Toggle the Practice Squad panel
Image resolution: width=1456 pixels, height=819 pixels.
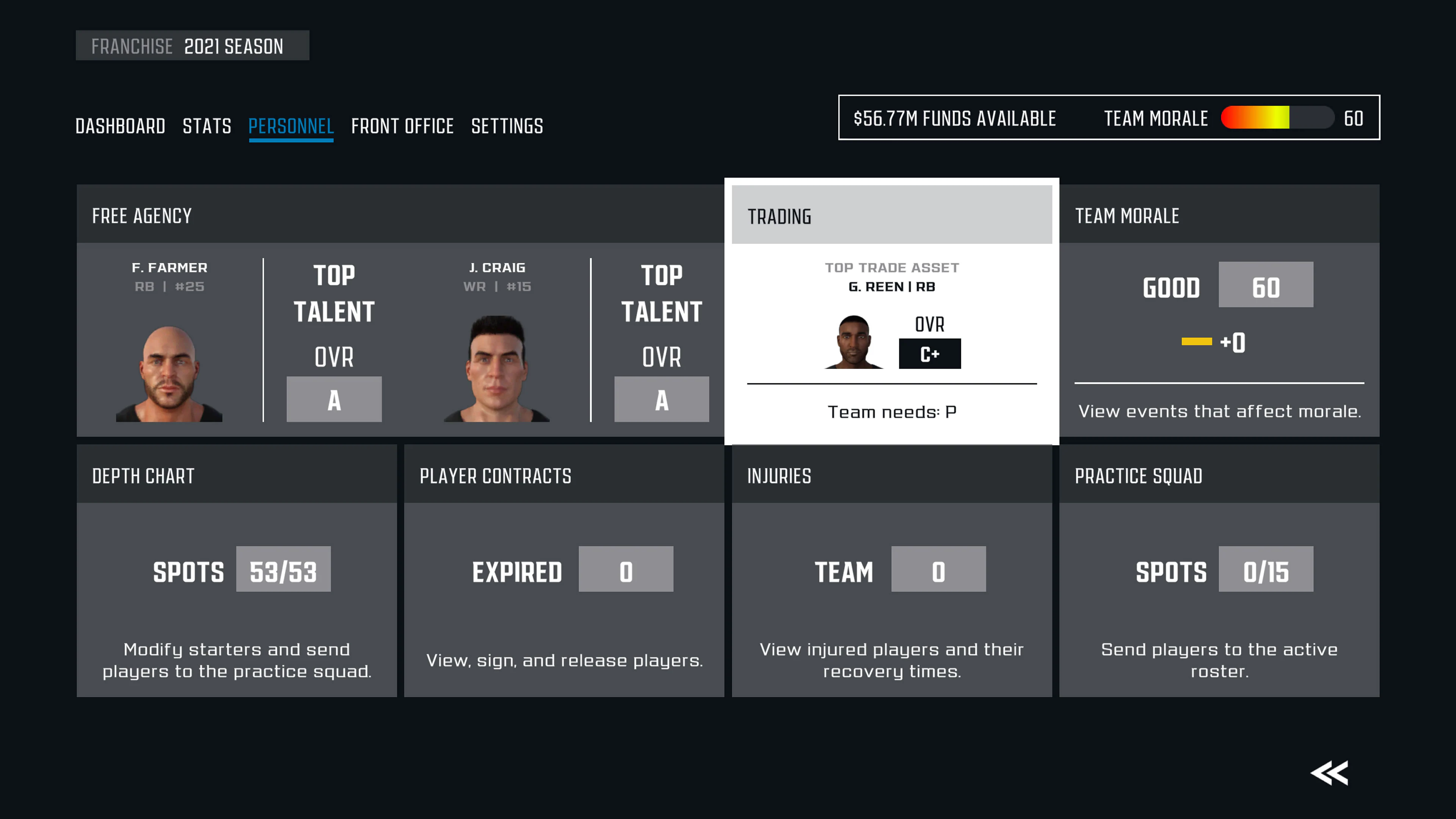tap(1139, 477)
